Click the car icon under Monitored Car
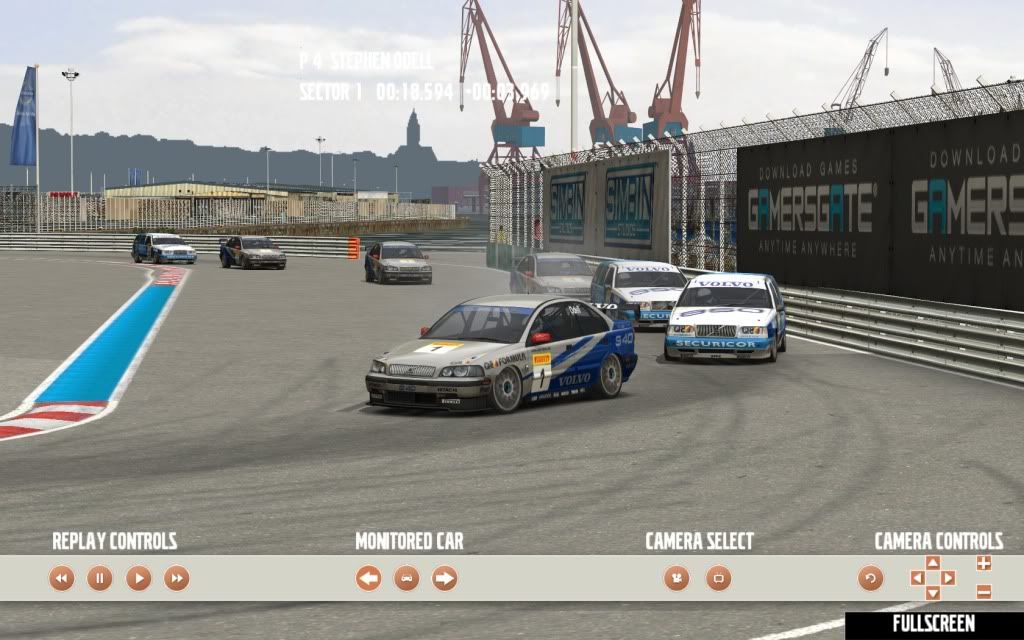Viewport: 1024px width, 640px height. pyautogui.click(x=406, y=578)
